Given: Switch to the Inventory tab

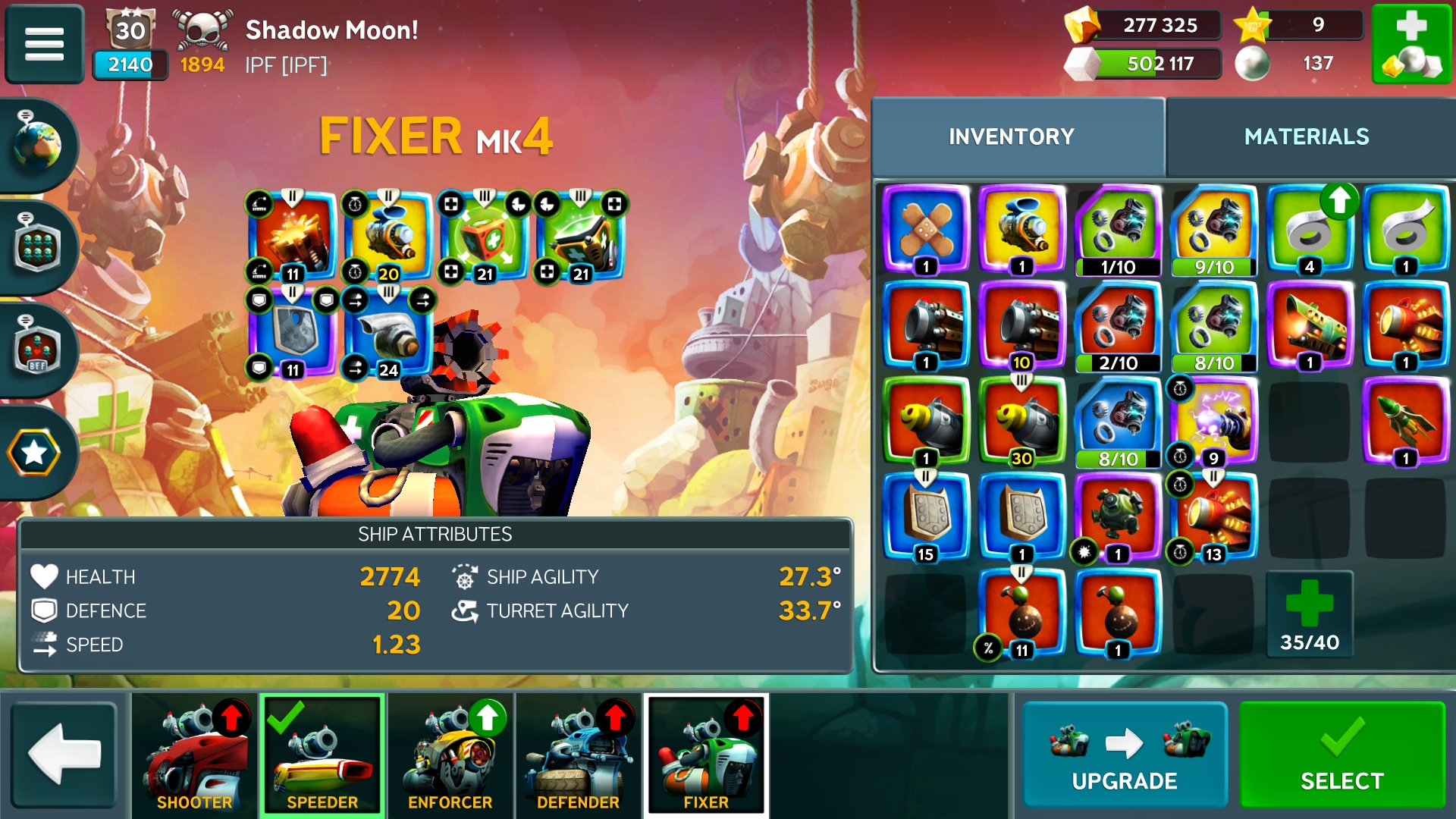Looking at the screenshot, I should click(1011, 136).
